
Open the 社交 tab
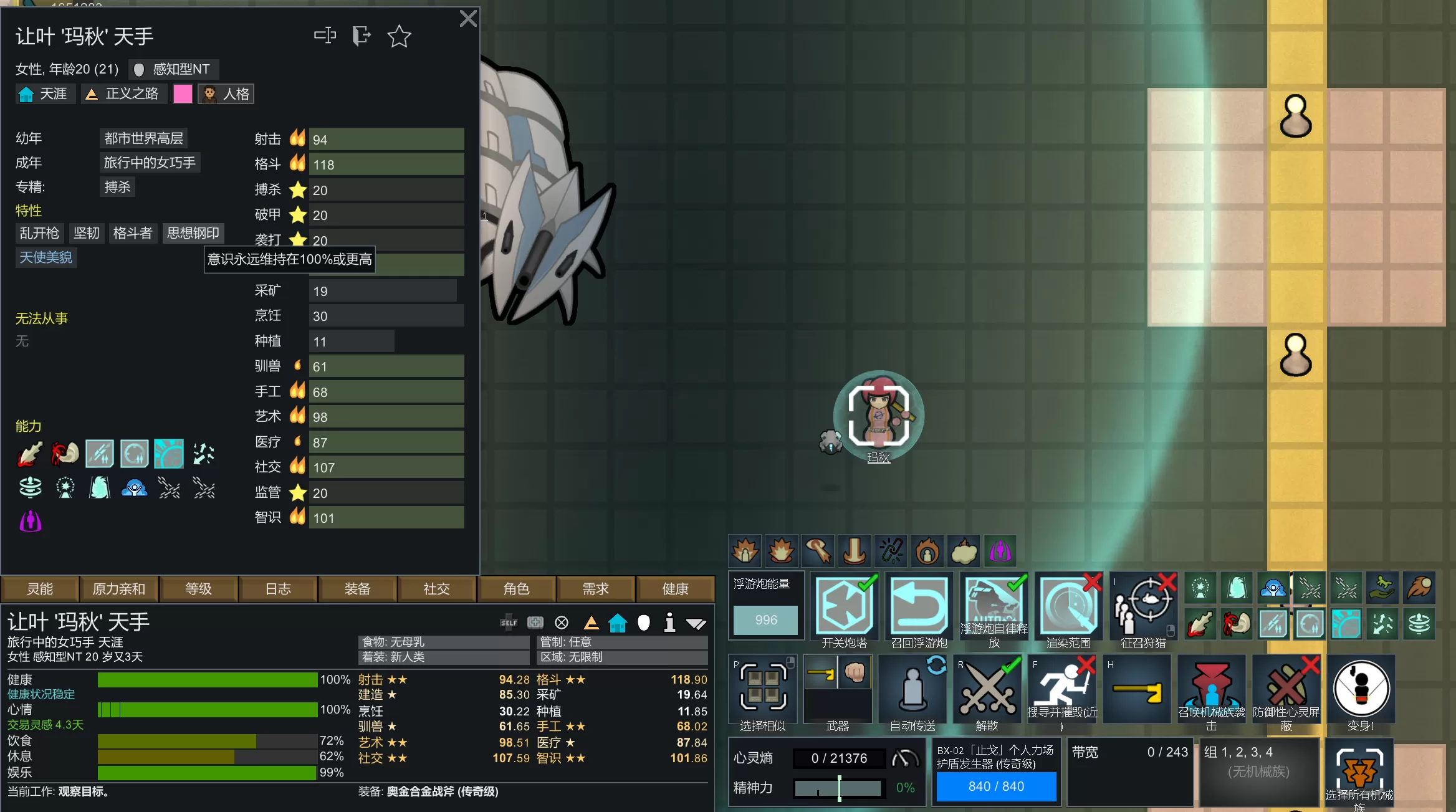pos(436,589)
